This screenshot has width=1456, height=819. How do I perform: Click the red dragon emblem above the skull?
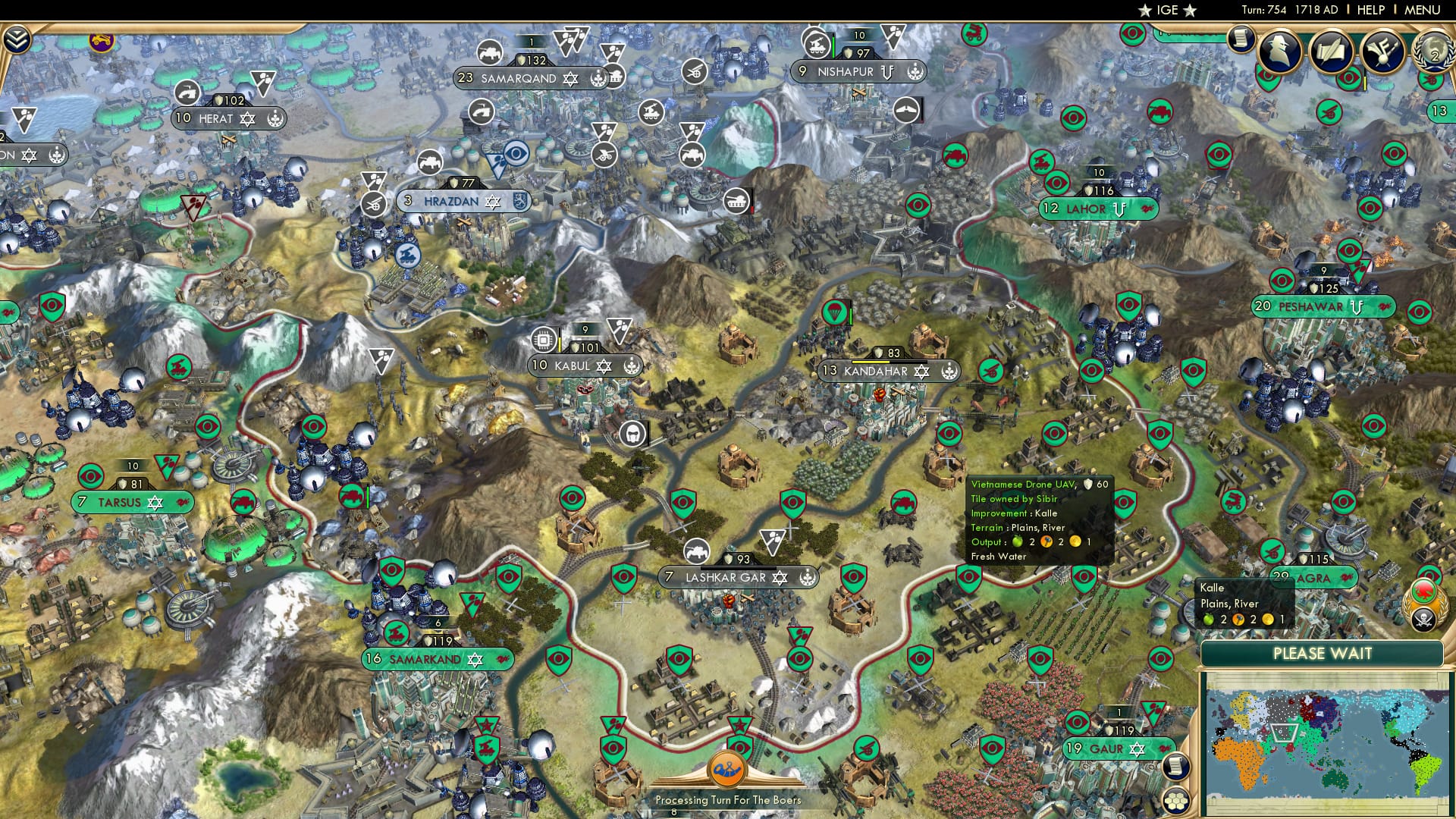(1423, 591)
